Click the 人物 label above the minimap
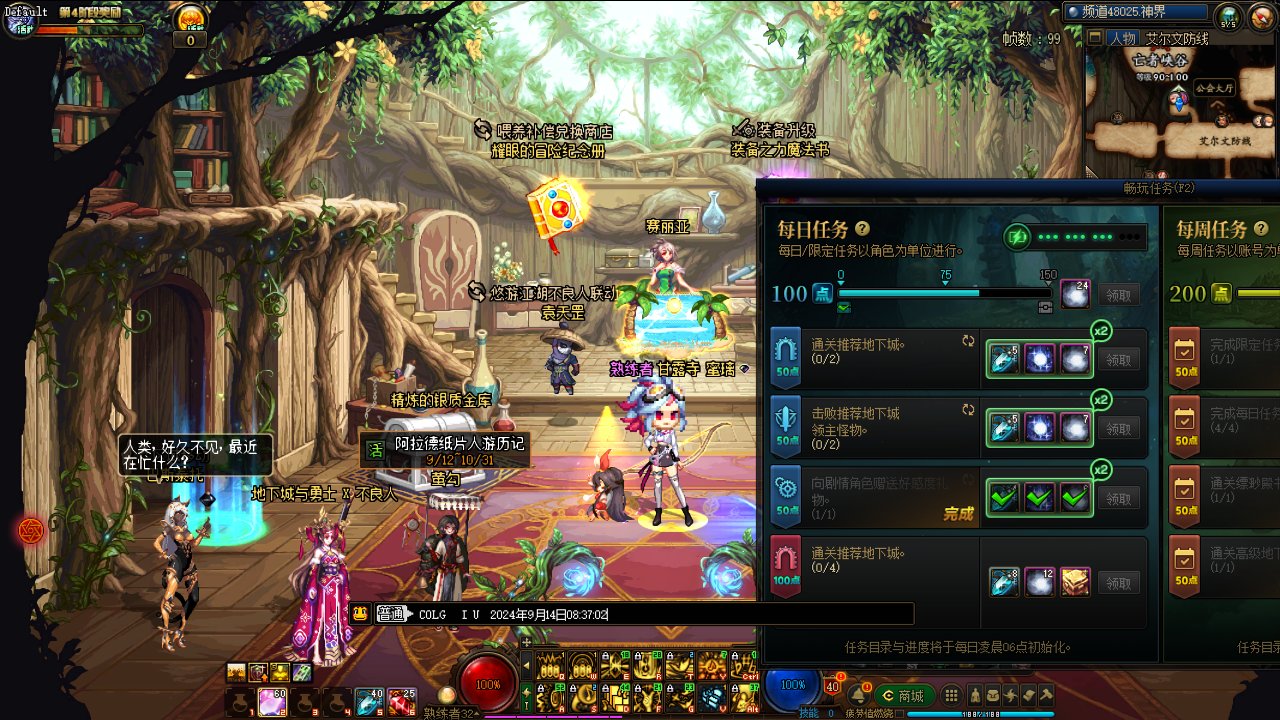This screenshot has height=720, width=1280. click(1122, 39)
